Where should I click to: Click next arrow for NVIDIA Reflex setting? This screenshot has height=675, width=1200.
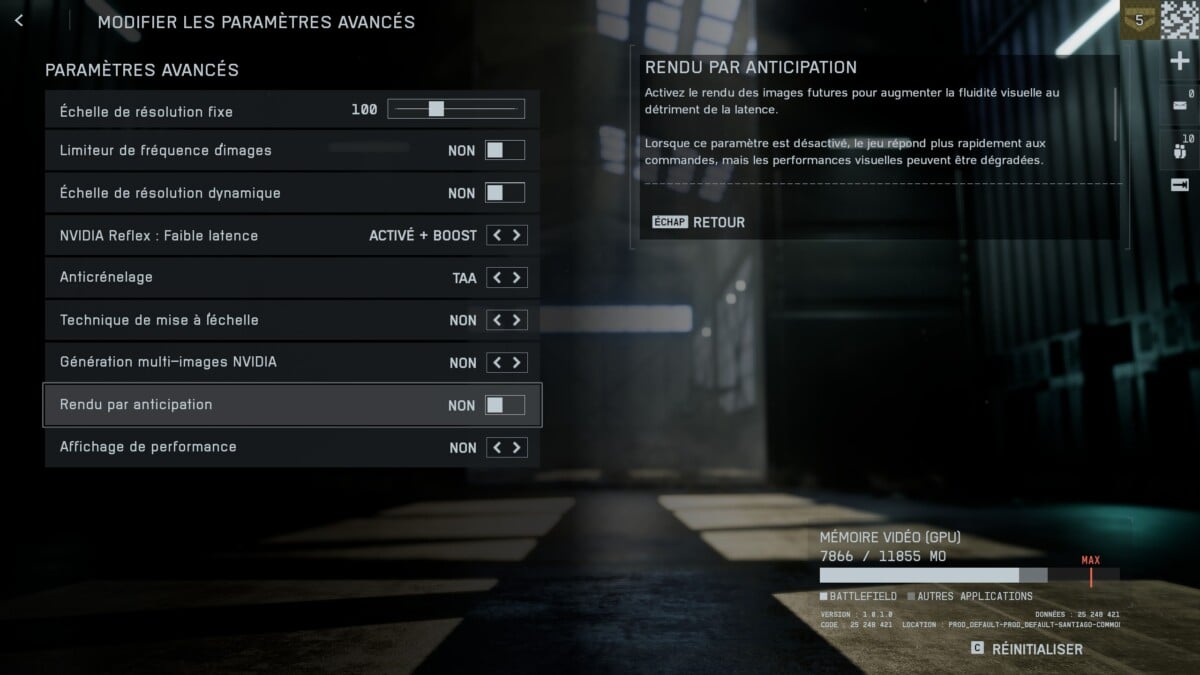coord(516,236)
